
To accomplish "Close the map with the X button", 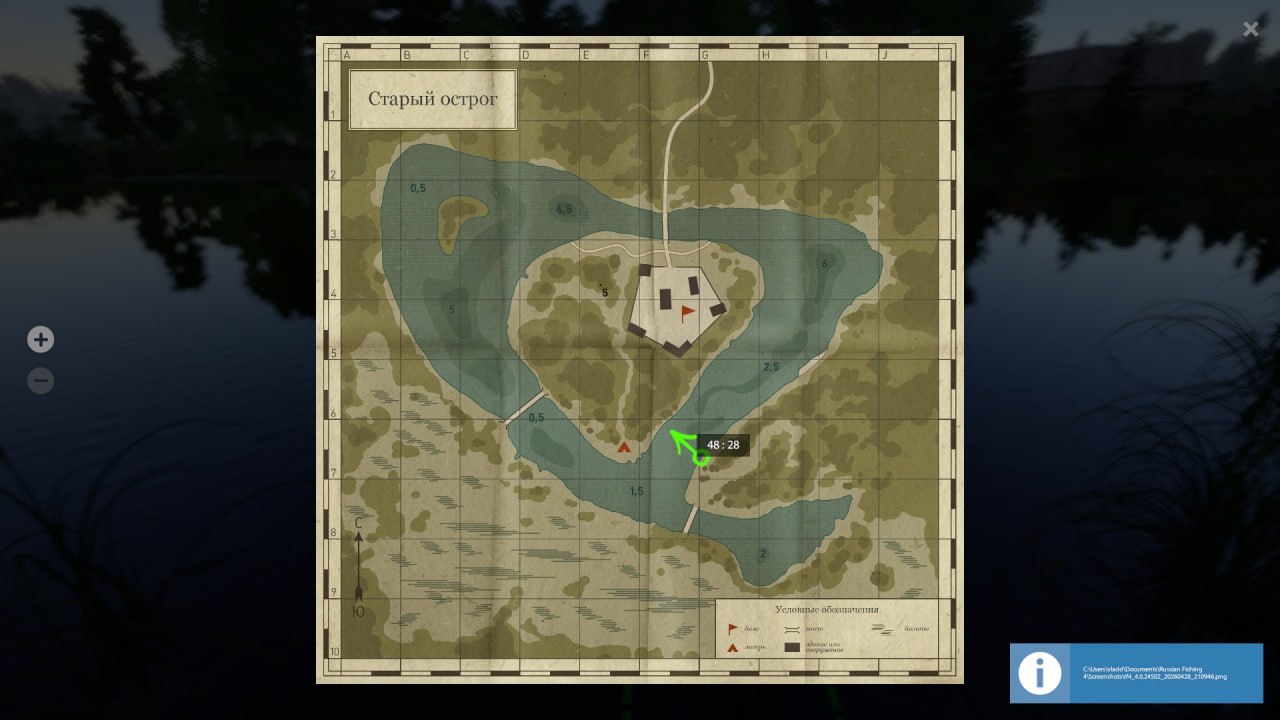I will pos(1250,29).
